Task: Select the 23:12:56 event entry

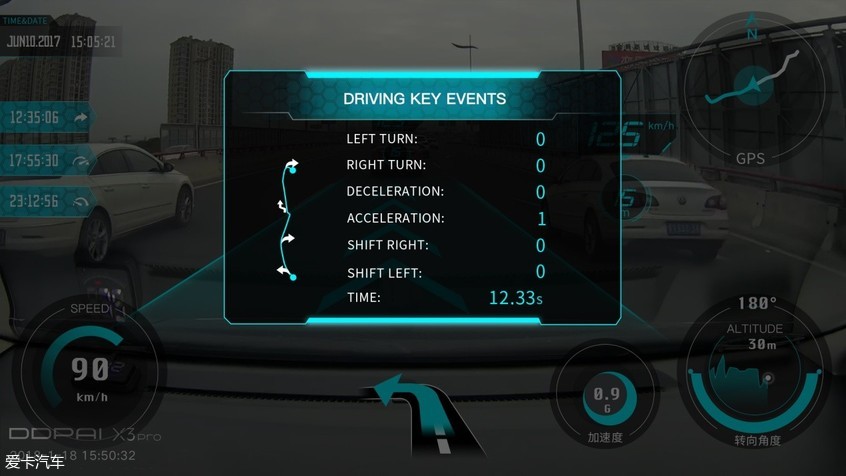Action: coord(48,201)
